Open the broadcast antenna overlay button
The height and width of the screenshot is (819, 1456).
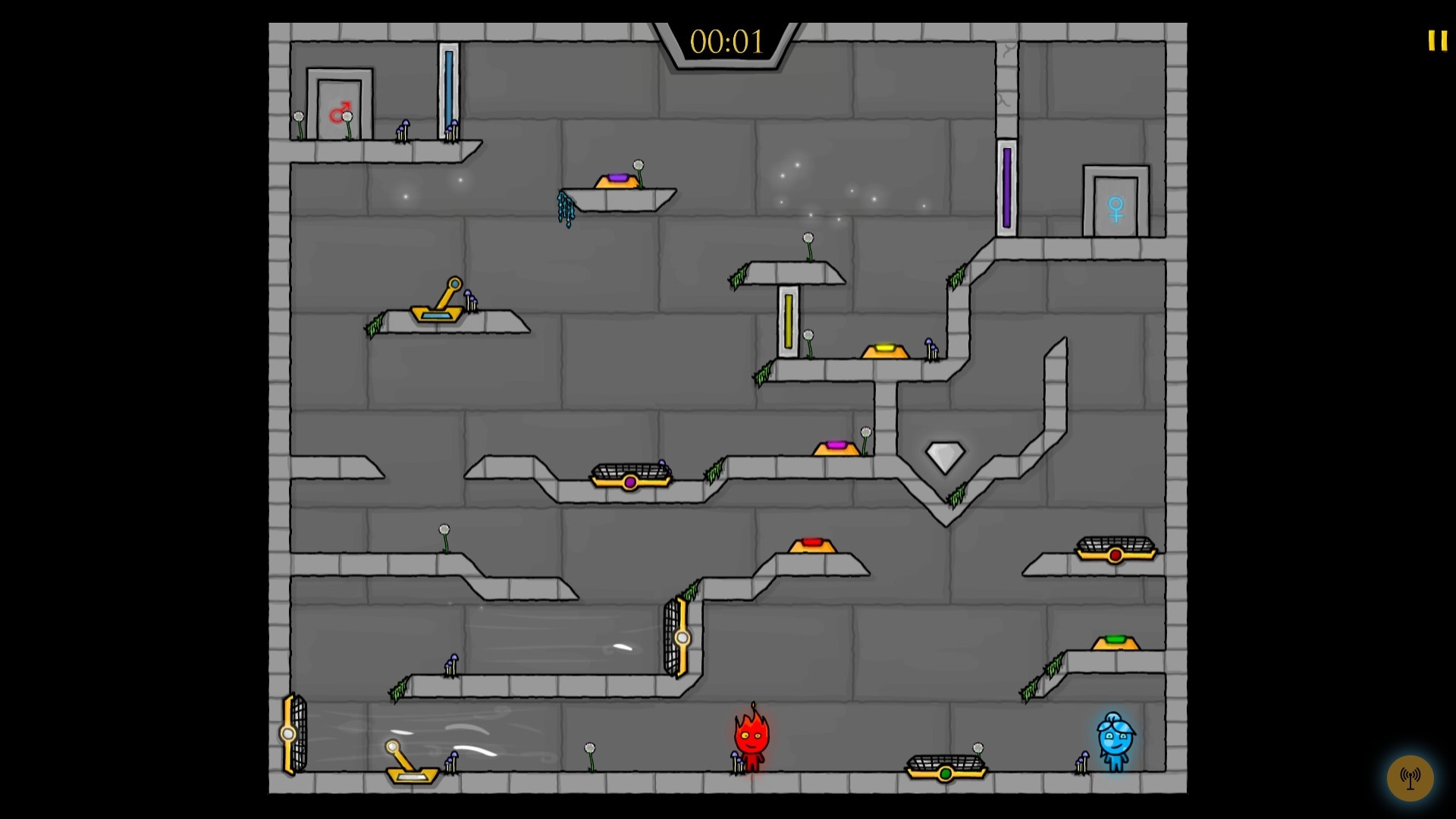click(1410, 777)
